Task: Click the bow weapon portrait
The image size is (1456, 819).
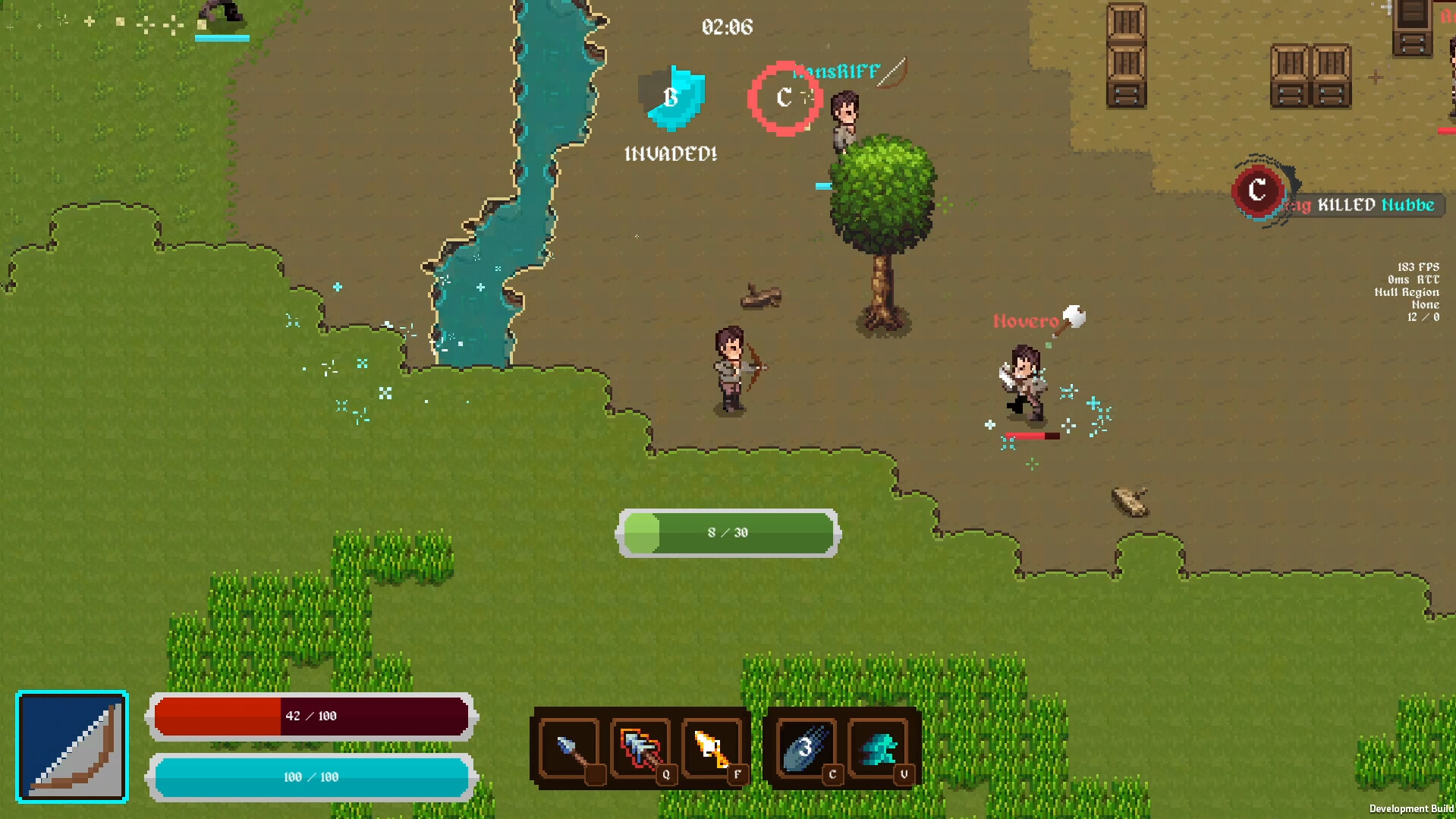Action: click(72, 746)
